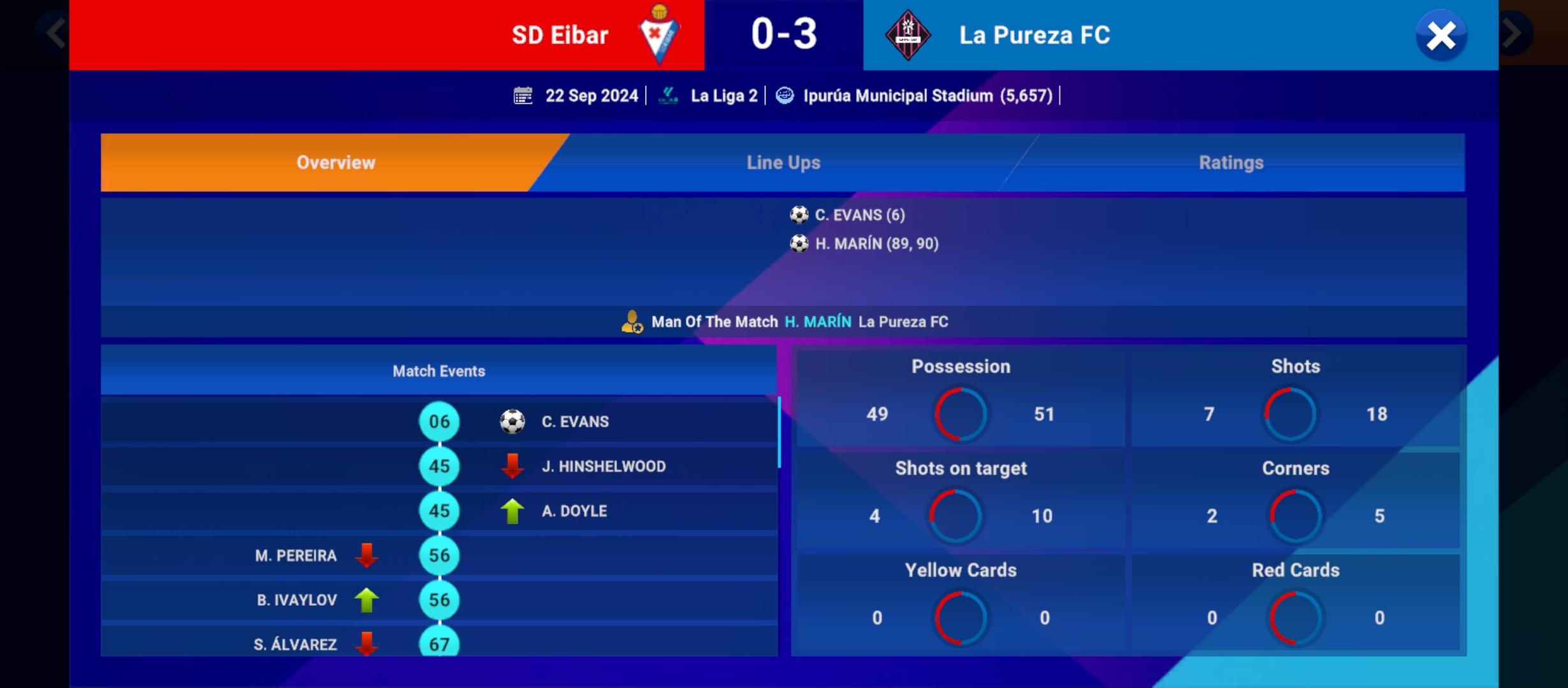Open the Ratings tab

click(x=1230, y=162)
